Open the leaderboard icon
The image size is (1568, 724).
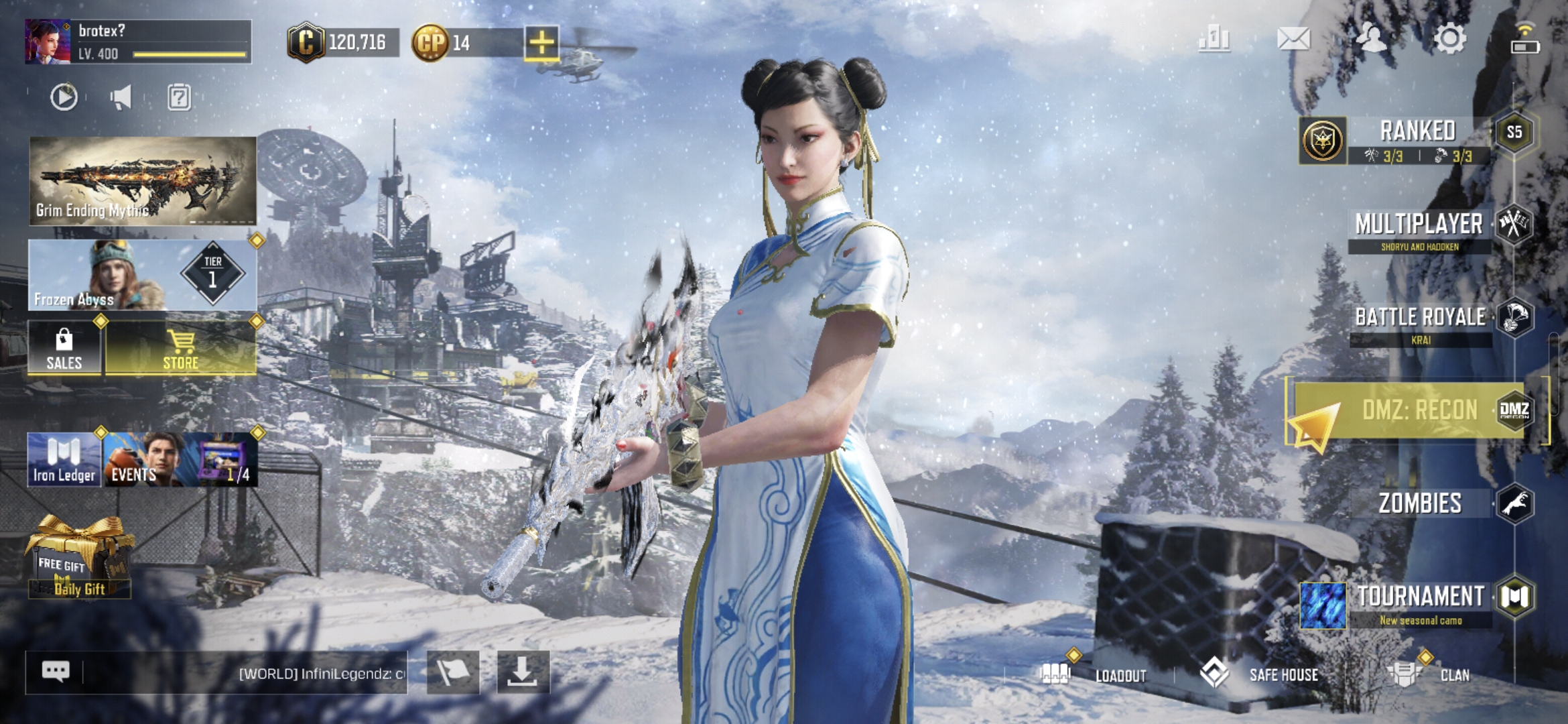click(x=1214, y=39)
